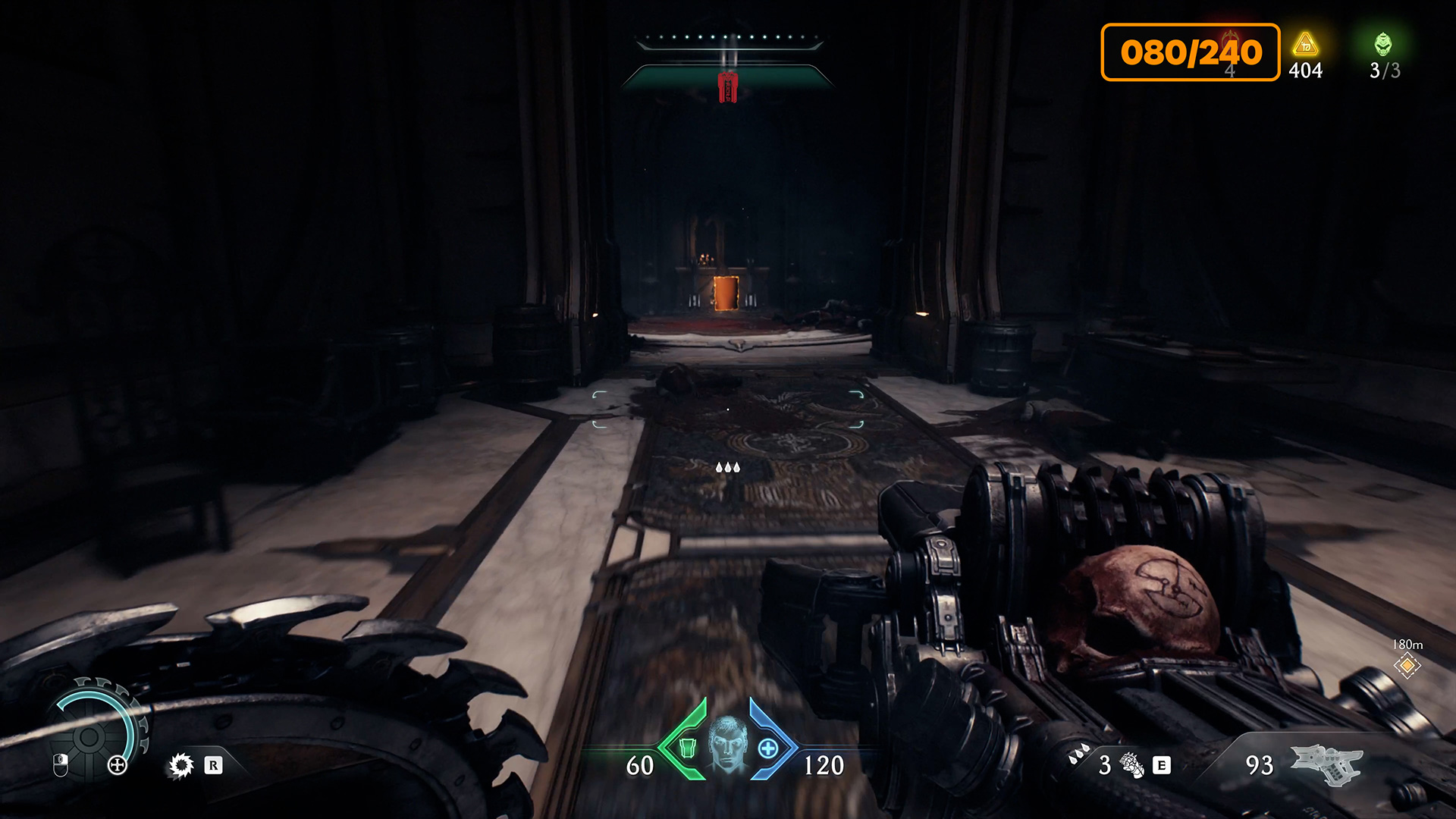Click the circular shield gauge
This screenshot has height=819, width=1456.
pos(91,735)
